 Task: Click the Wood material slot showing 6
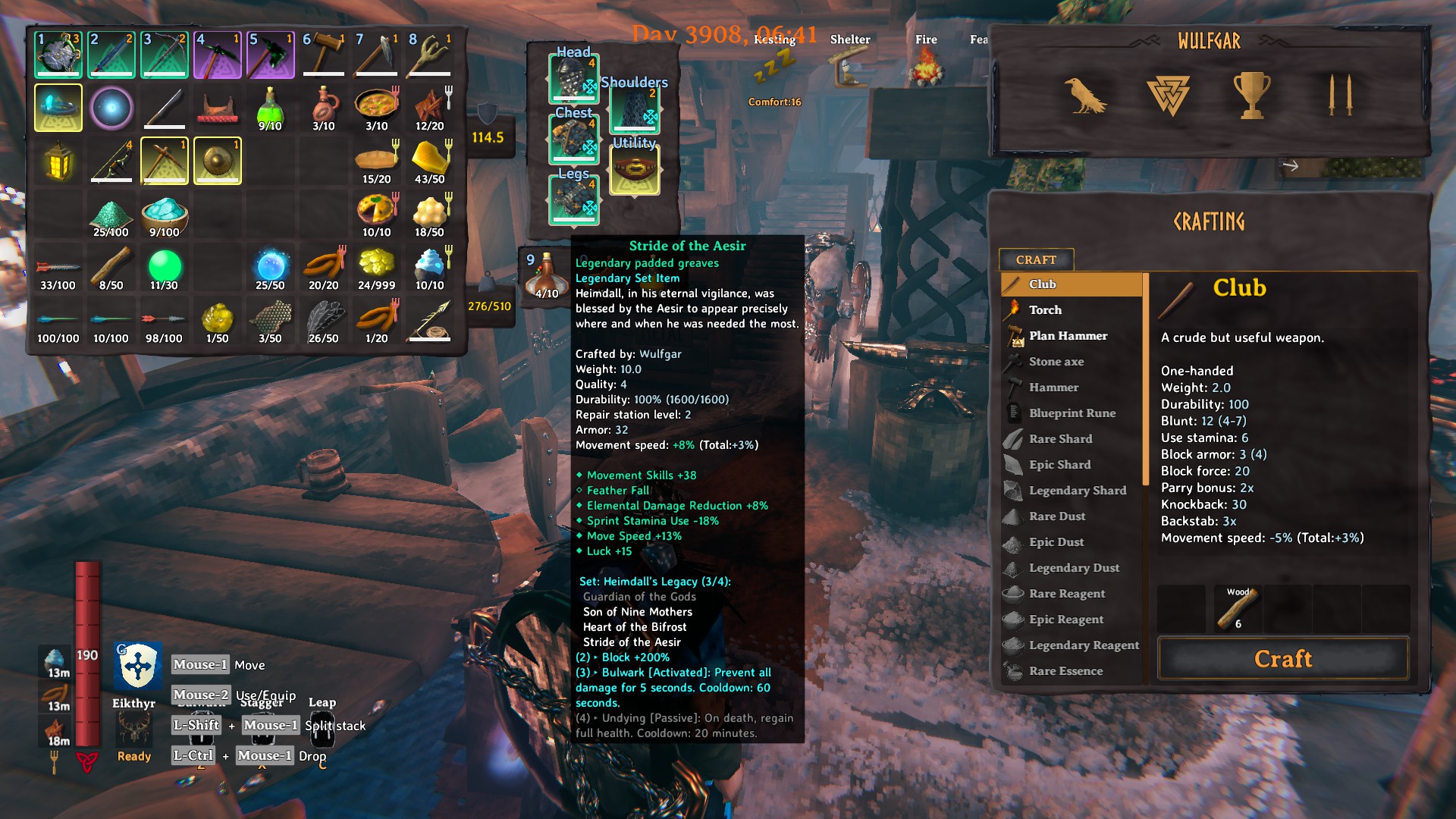tap(1238, 607)
